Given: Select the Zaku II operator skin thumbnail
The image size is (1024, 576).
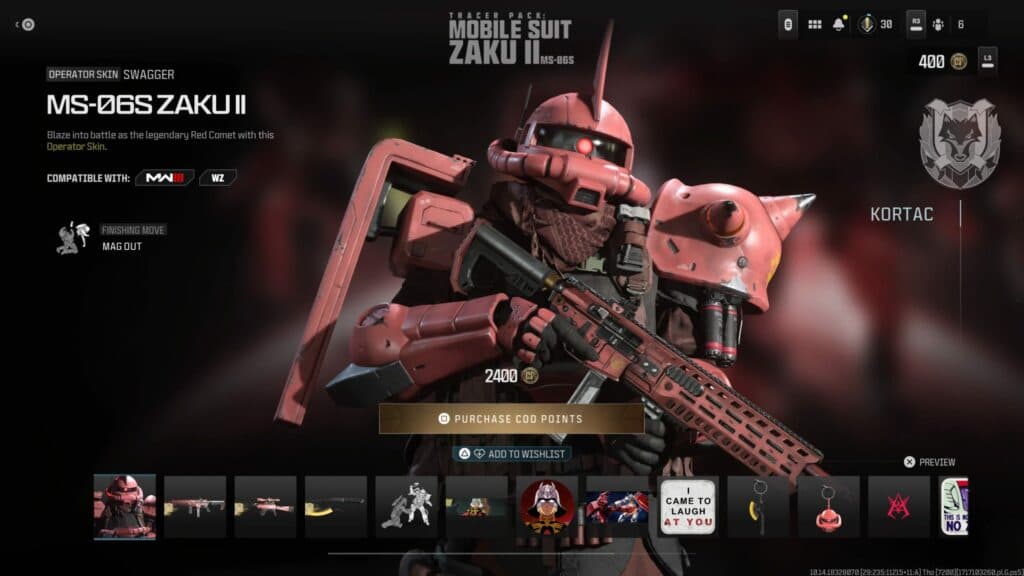Looking at the screenshot, I should click(x=125, y=506).
